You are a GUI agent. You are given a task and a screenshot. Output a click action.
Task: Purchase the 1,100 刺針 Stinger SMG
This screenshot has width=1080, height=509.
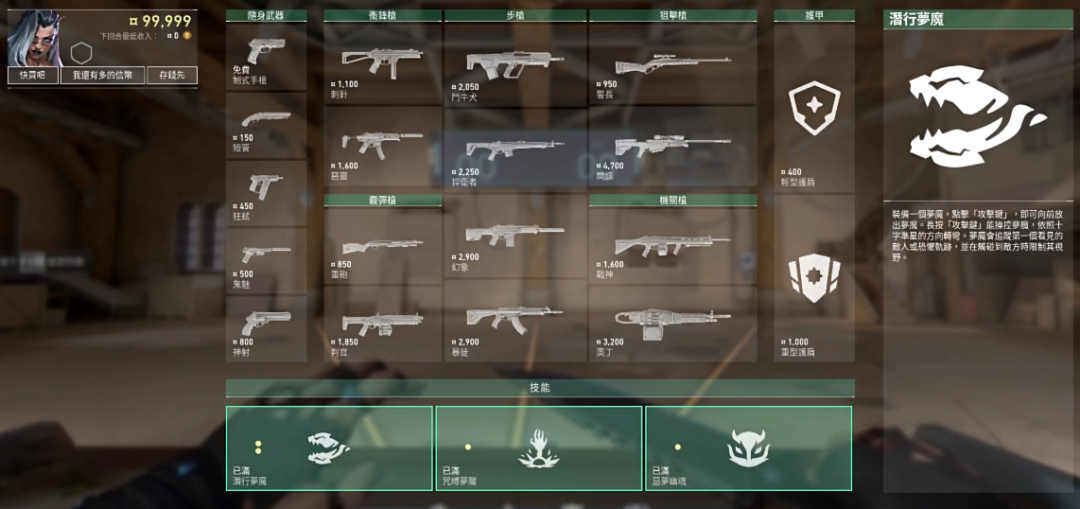[382, 63]
